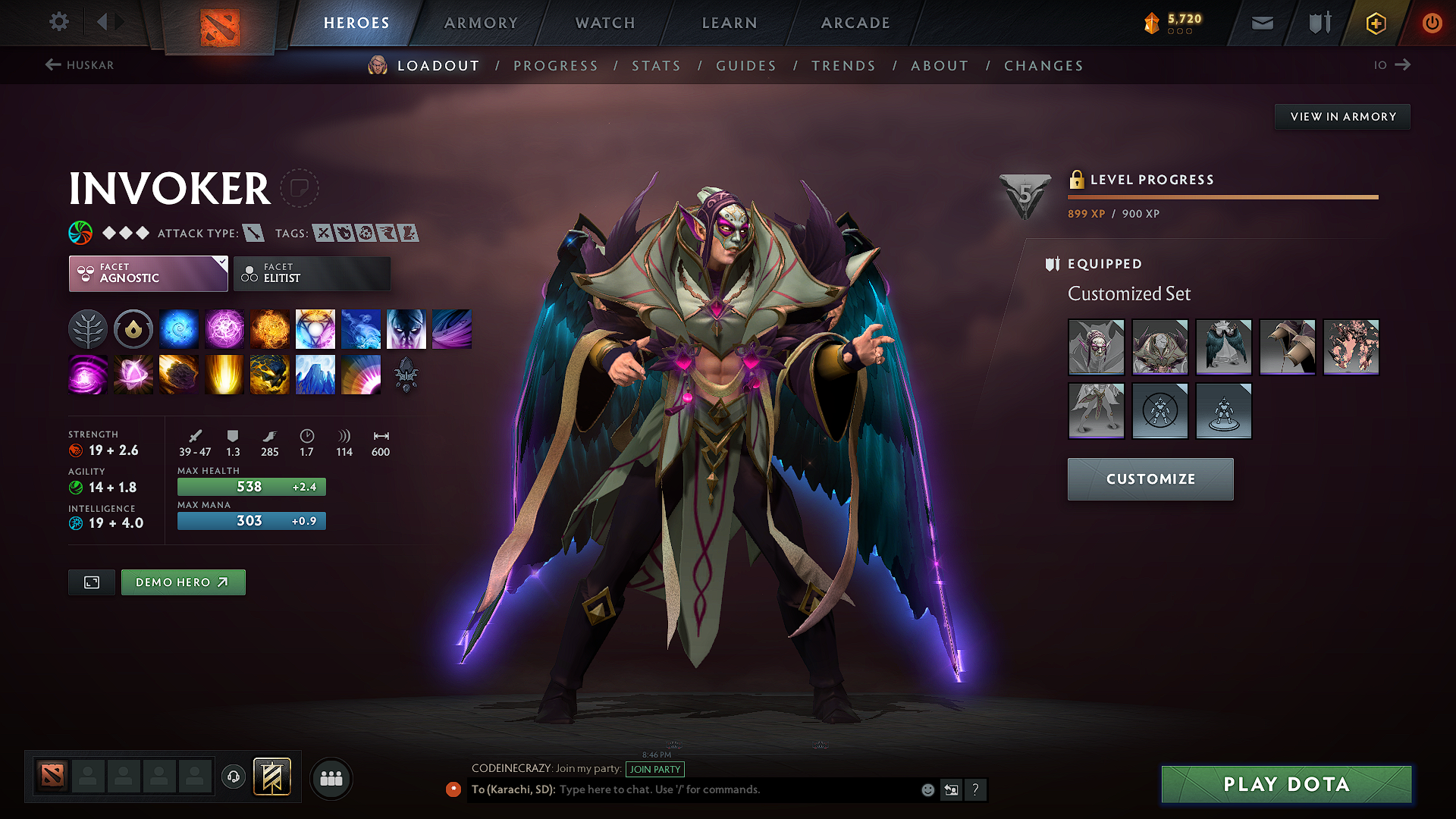Click Invoker's innate ability icon
This screenshot has height=819, width=1456.
pos(133,328)
